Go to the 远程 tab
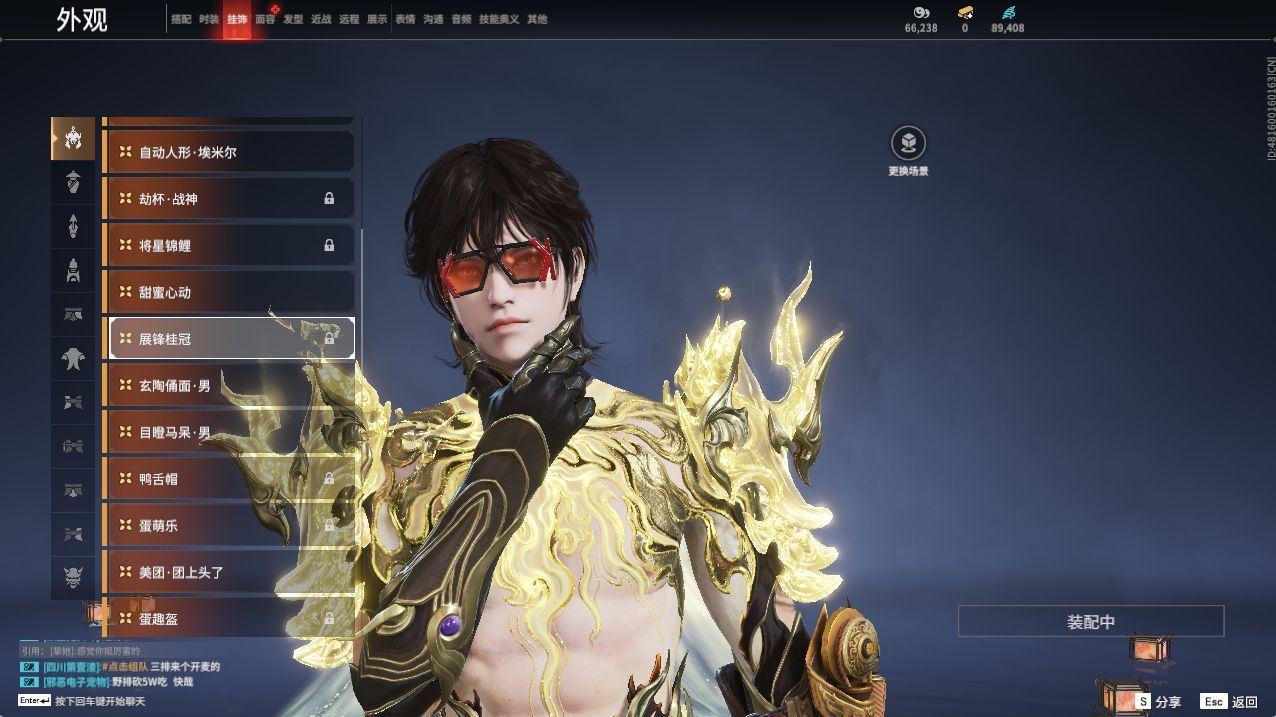This screenshot has height=717, width=1276. click(349, 19)
